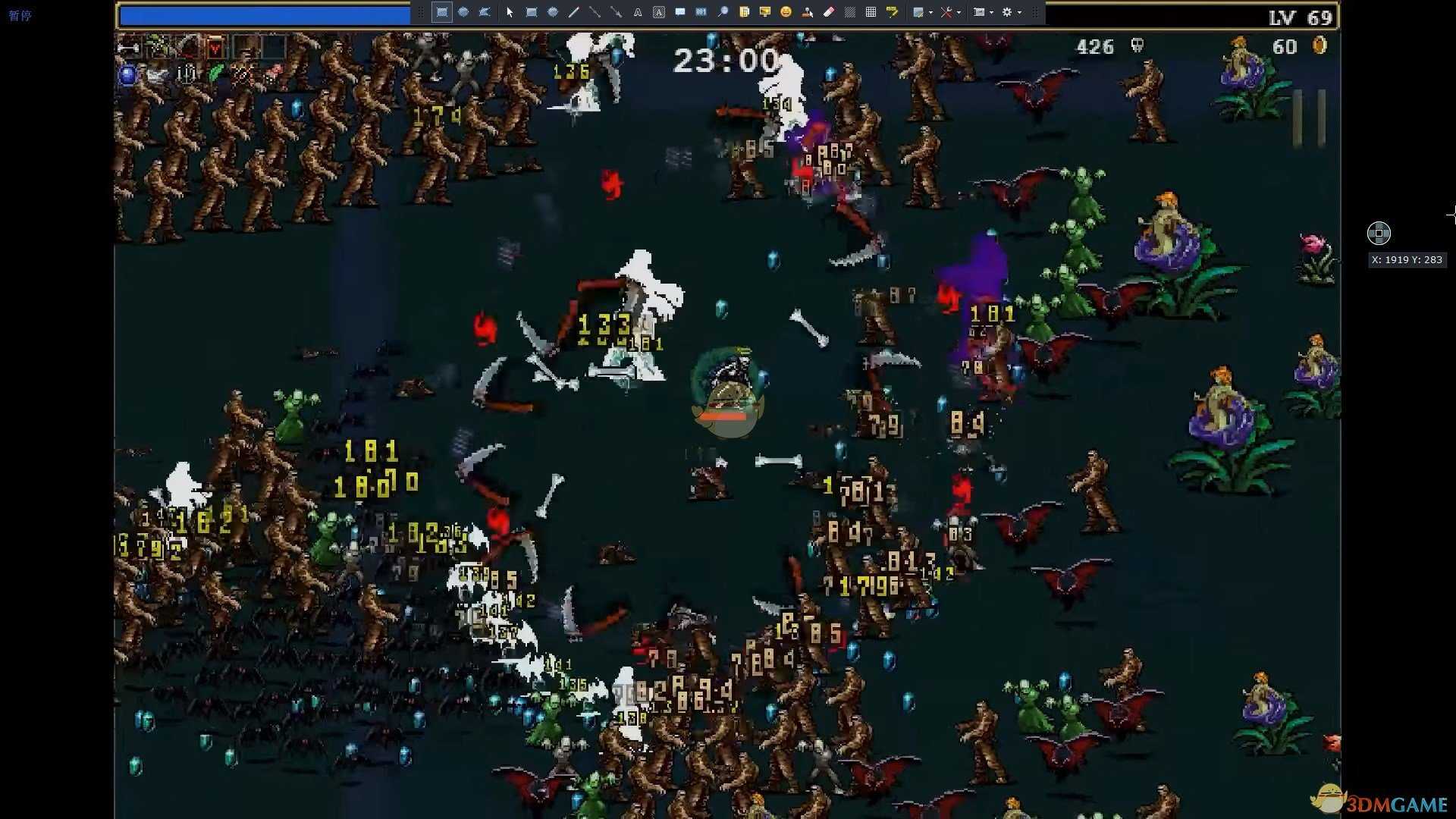
Task: Pick the text tool in the capture toolbar
Action: [x=638, y=12]
